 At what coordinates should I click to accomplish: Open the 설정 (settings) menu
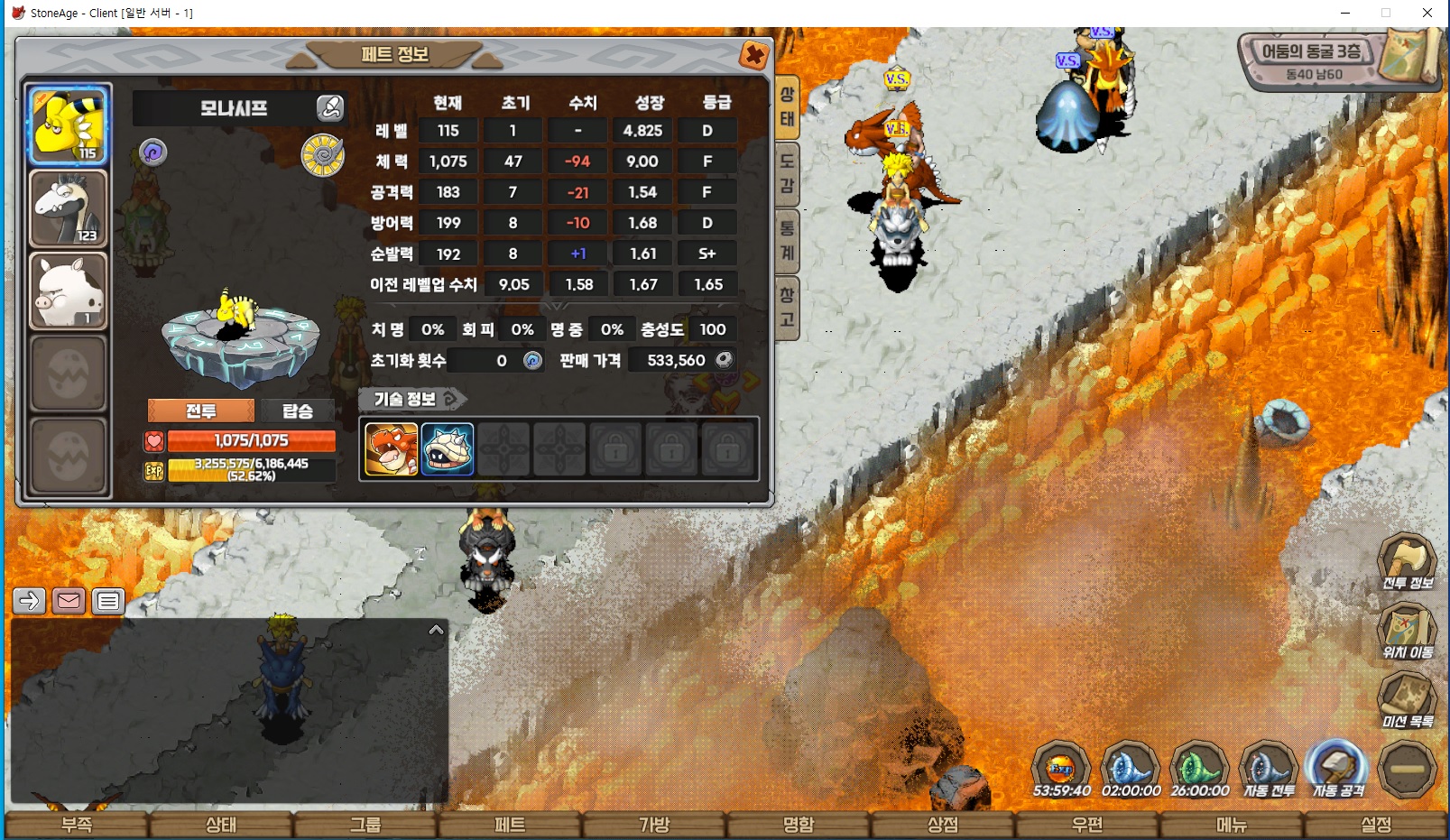click(x=1376, y=825)
